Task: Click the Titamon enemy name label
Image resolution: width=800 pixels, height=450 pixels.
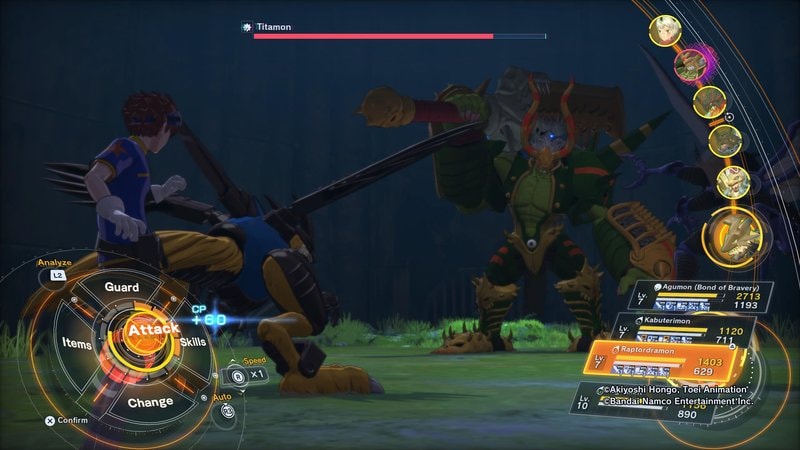Action: click(x=272, y=27)
